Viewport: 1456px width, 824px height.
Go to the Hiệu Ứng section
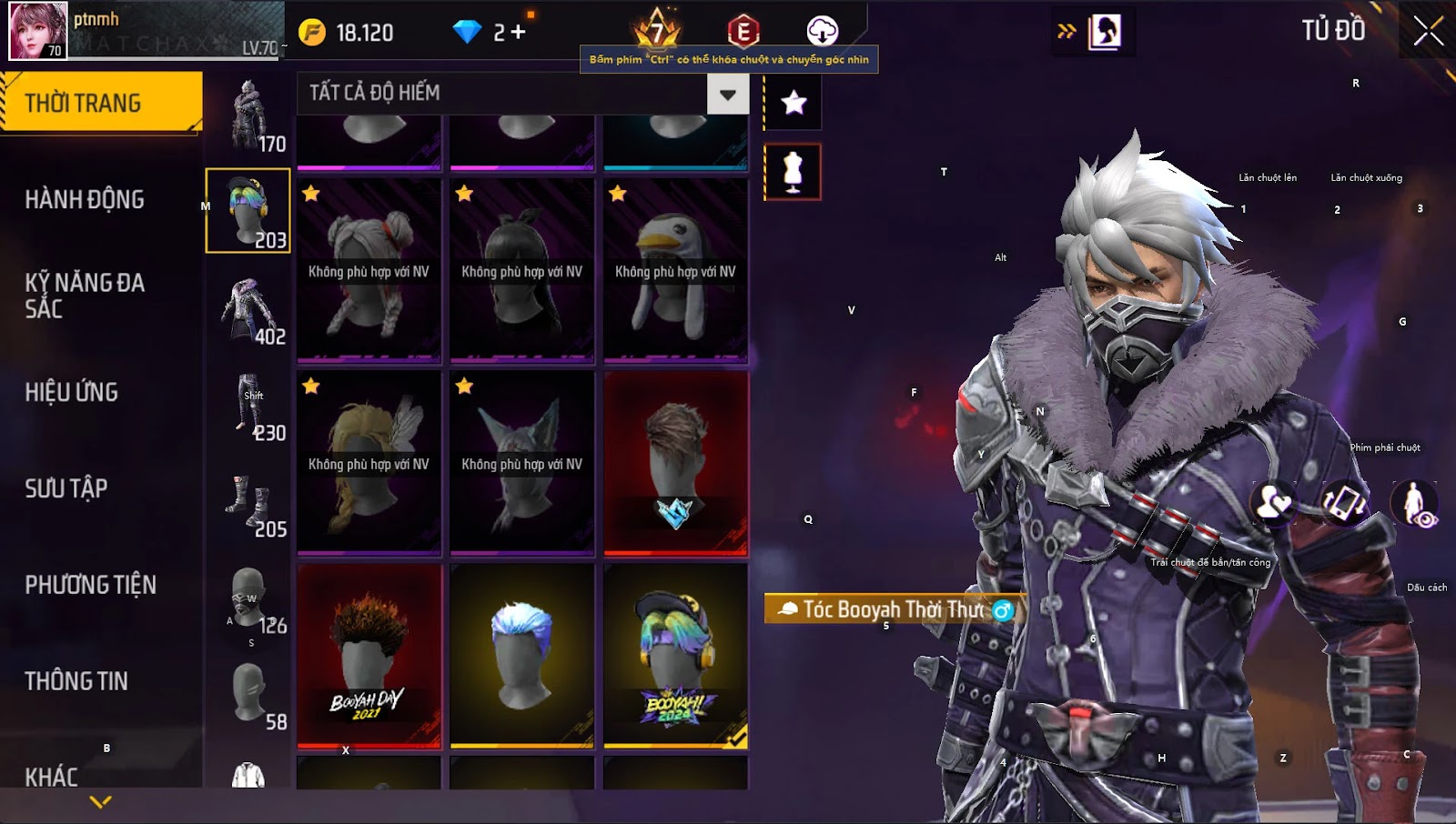pyautogui.click(x=72, y=392)
